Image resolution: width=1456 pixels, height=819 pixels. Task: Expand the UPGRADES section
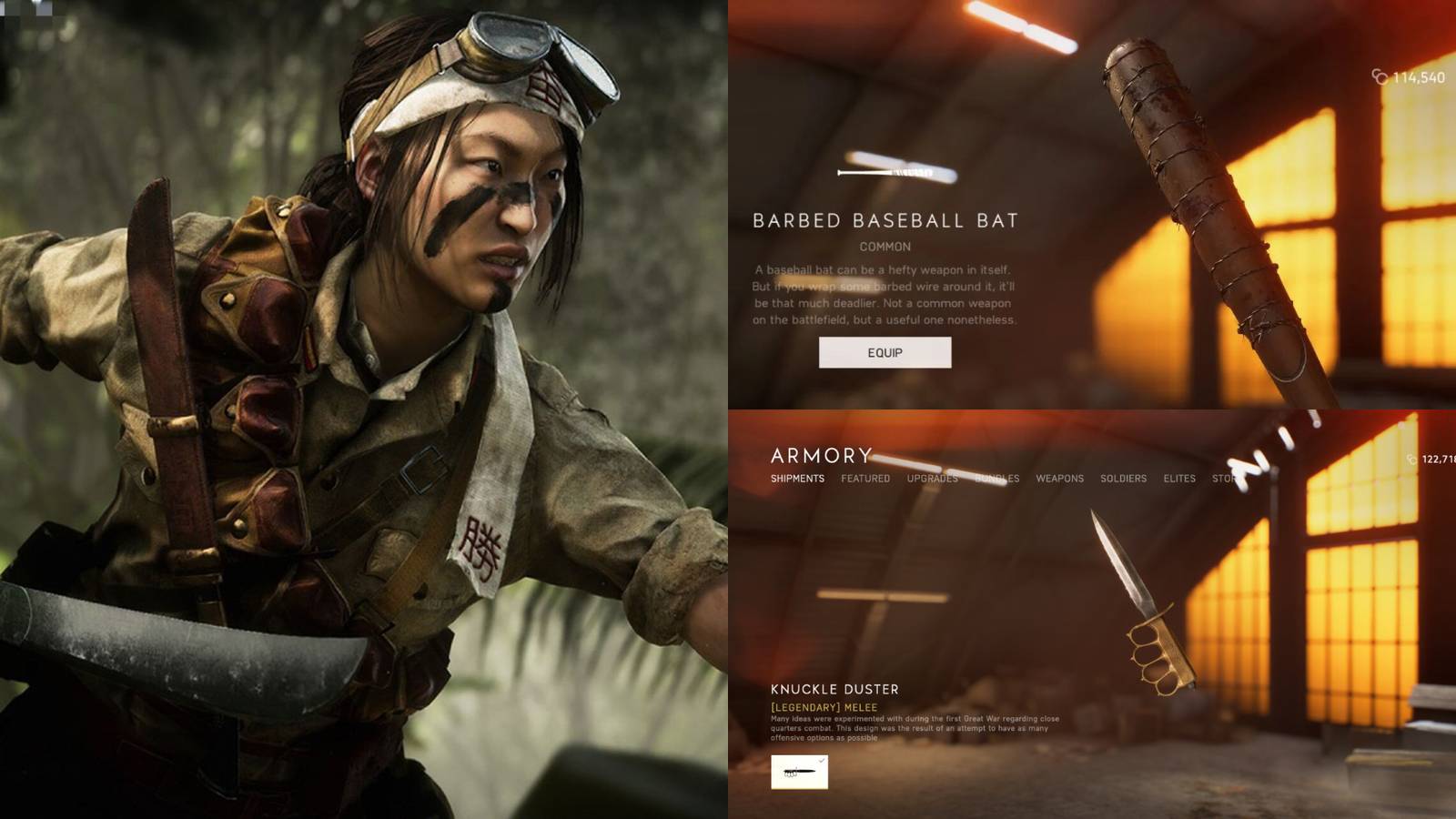click(x=933, y=479)
